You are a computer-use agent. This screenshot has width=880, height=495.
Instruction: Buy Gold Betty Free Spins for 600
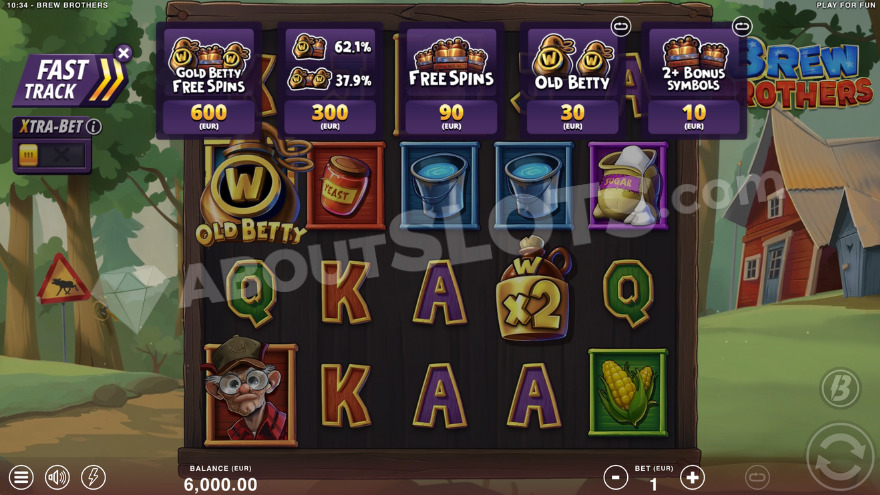pyautogui.click(x=208, y=80)
